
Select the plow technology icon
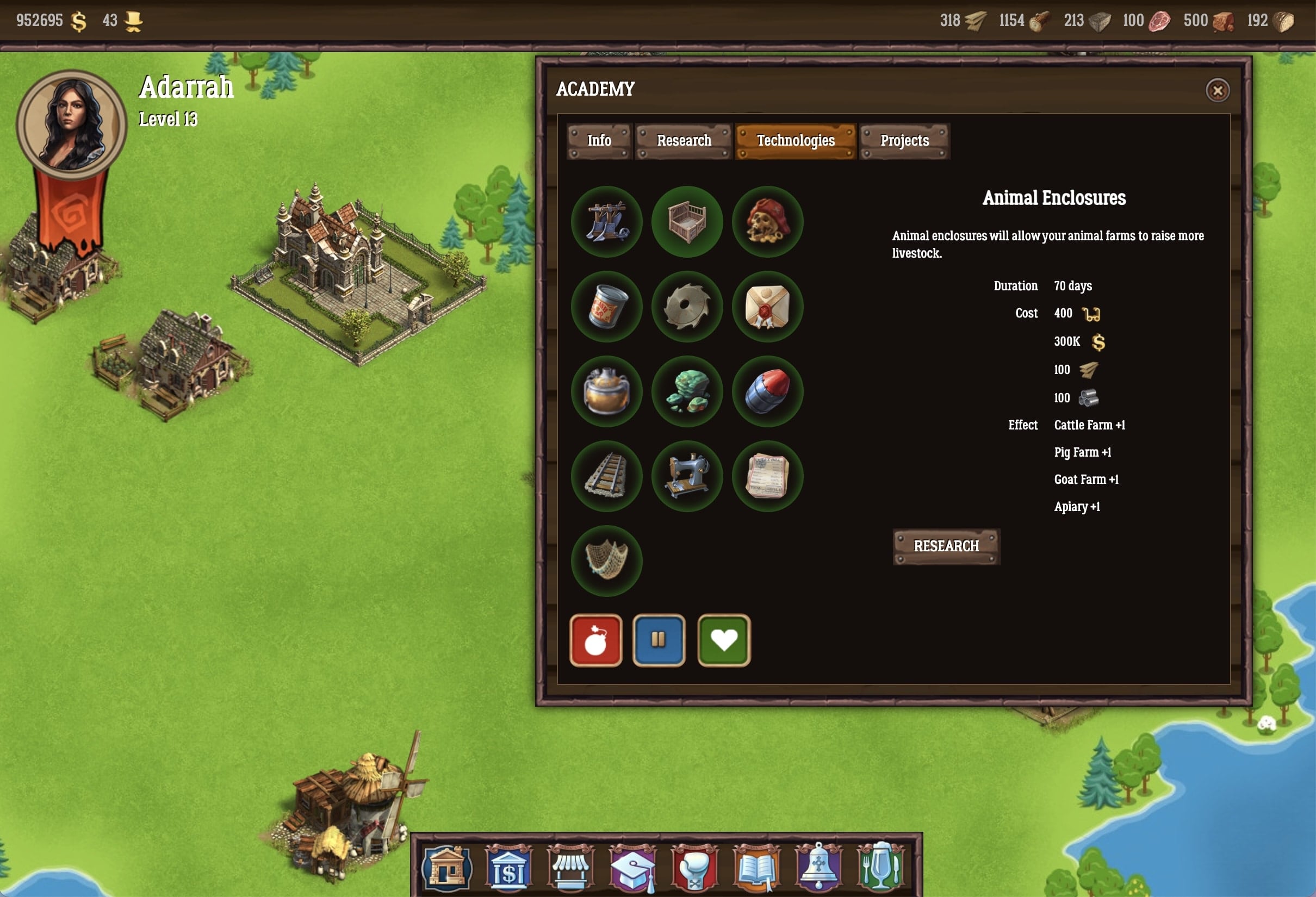click(606, 222)
